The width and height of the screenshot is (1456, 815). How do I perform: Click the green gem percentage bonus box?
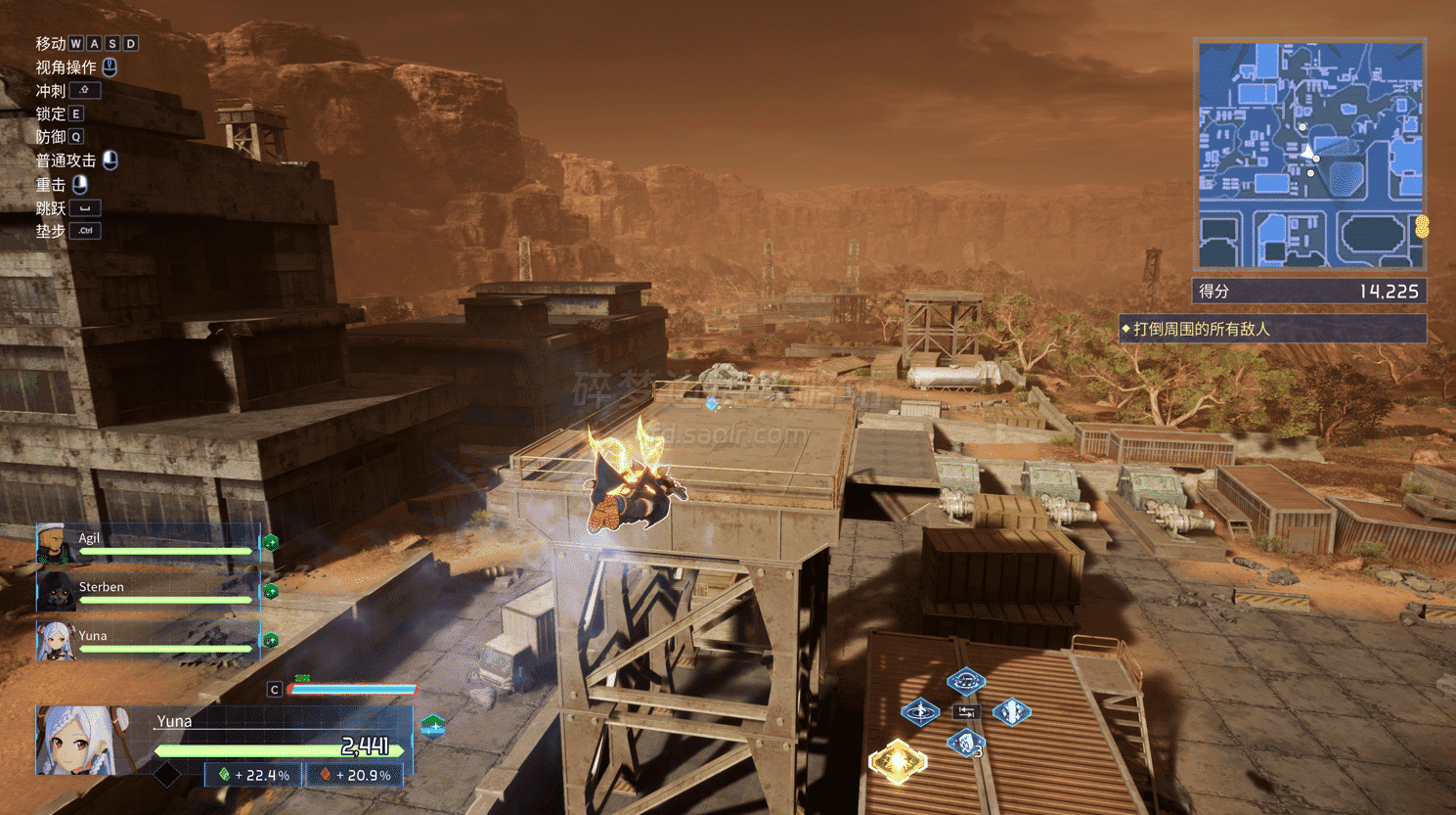[x=254, y=775]
